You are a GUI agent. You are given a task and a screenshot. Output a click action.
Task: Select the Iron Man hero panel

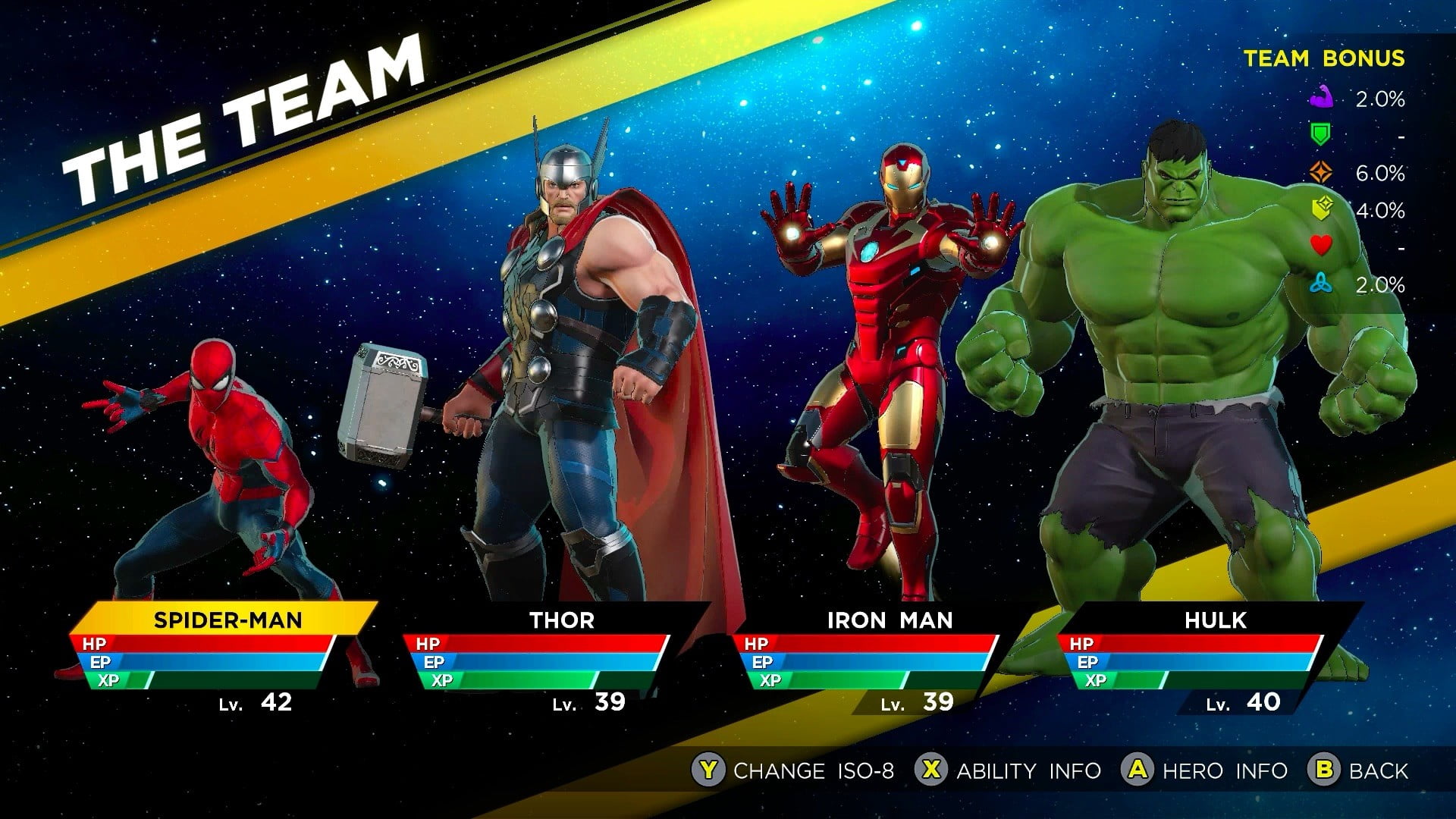click(x=889, y=620)
